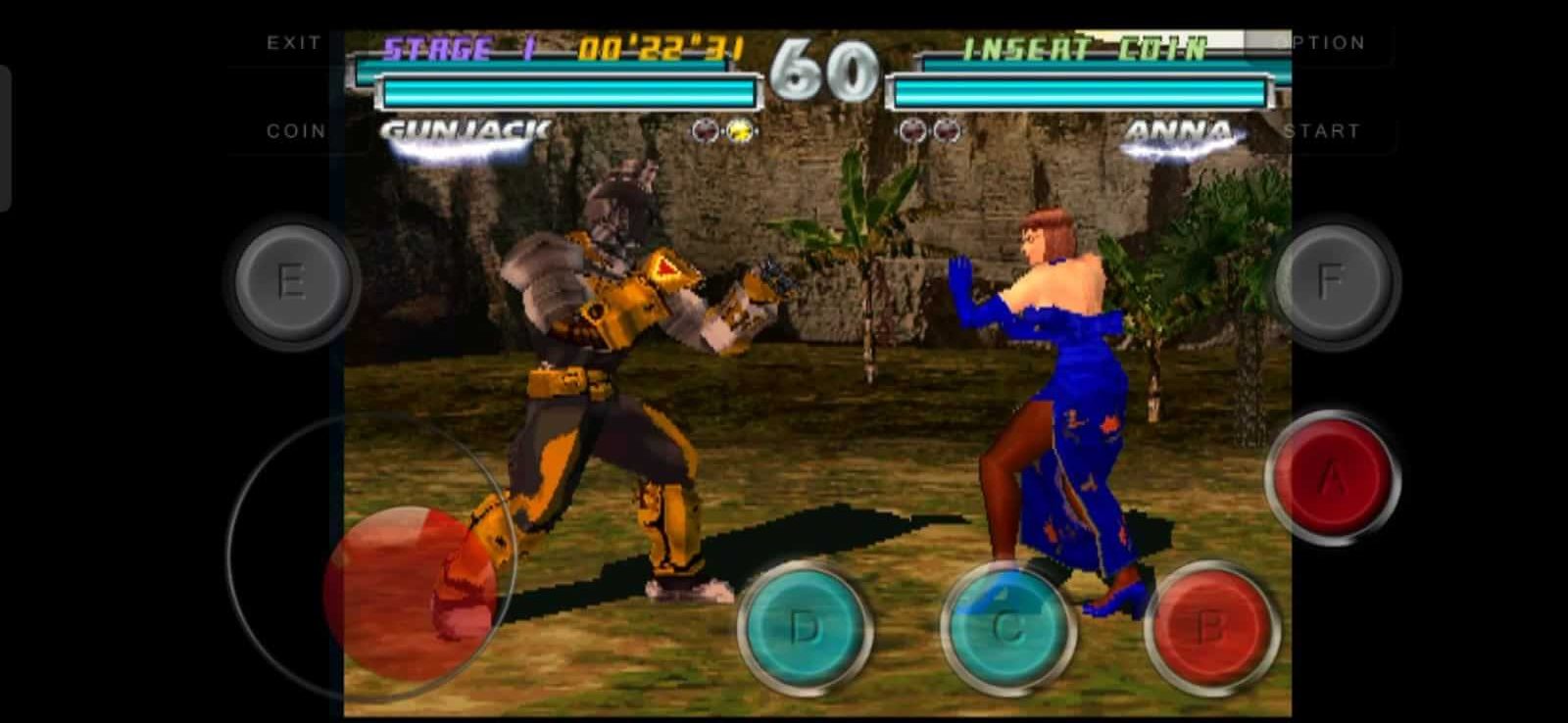Toggle pause with the START control

pyautogui.click(x=1322, y=128)
